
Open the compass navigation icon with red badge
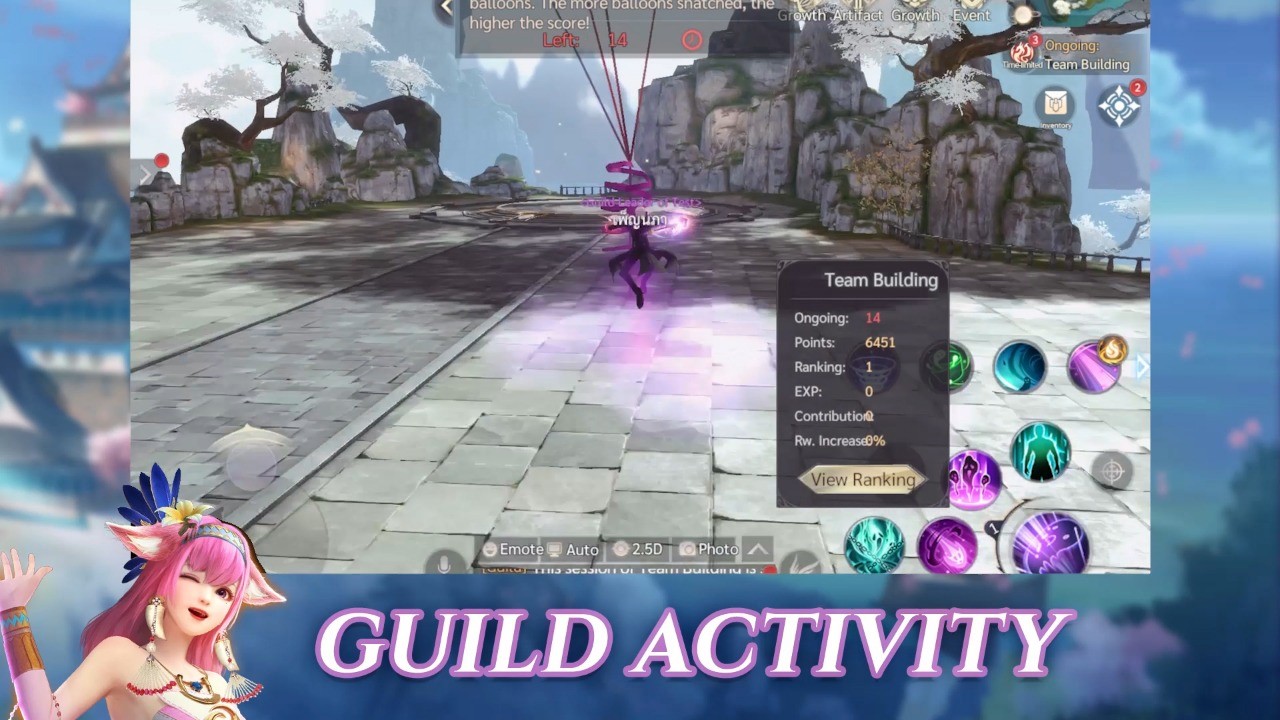(1118, 105)
